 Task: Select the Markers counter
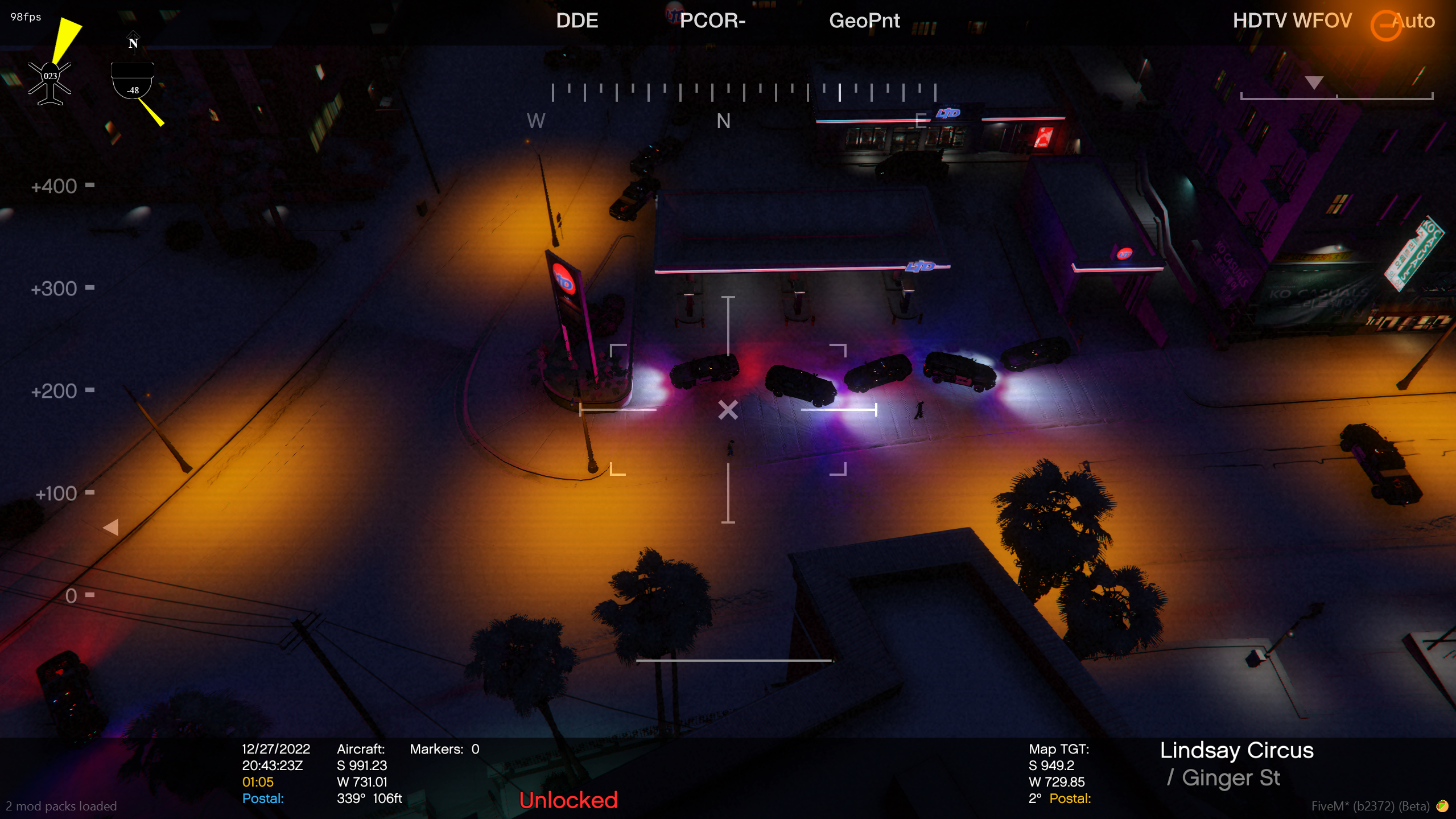[444, 749]
